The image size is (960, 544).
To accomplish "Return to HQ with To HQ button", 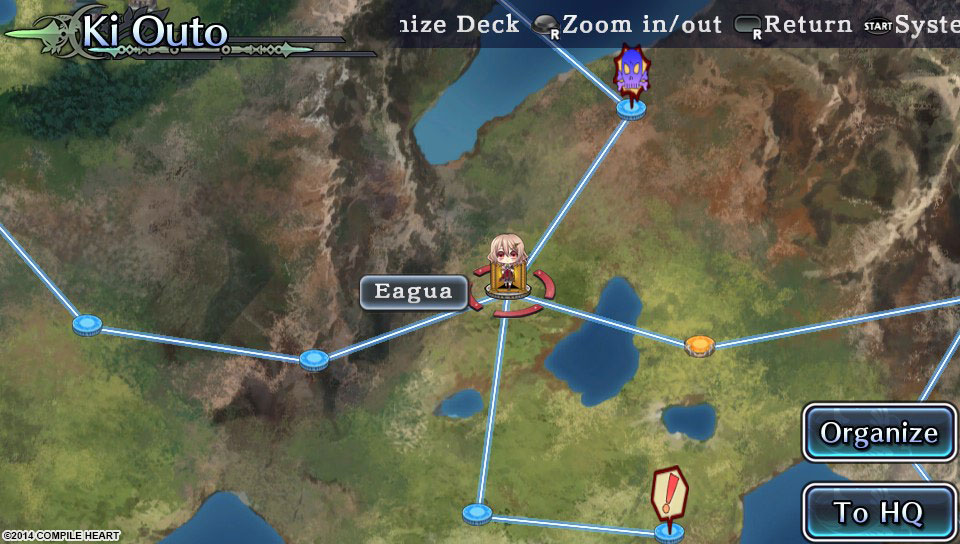I will 879,512.
